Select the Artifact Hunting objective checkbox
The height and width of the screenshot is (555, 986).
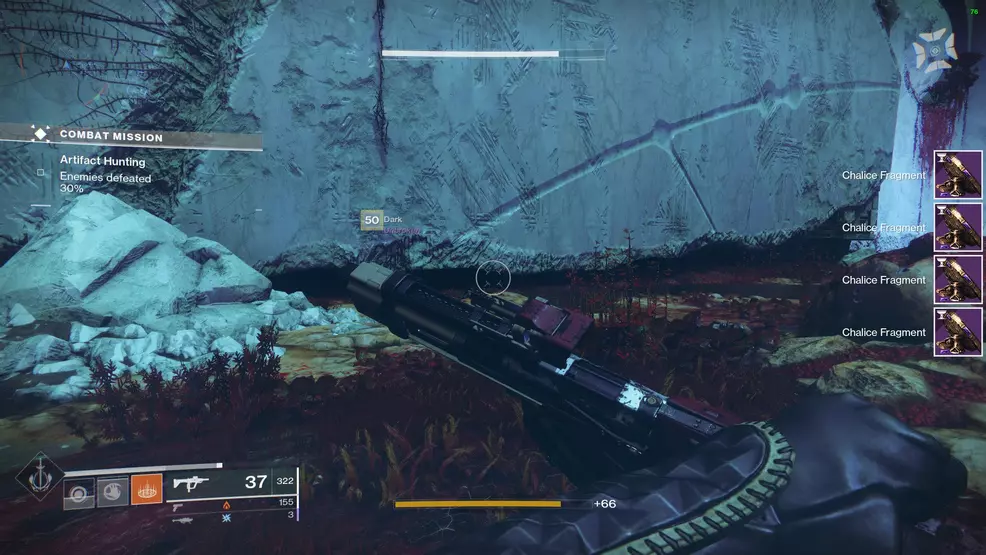tap(41, 172)
